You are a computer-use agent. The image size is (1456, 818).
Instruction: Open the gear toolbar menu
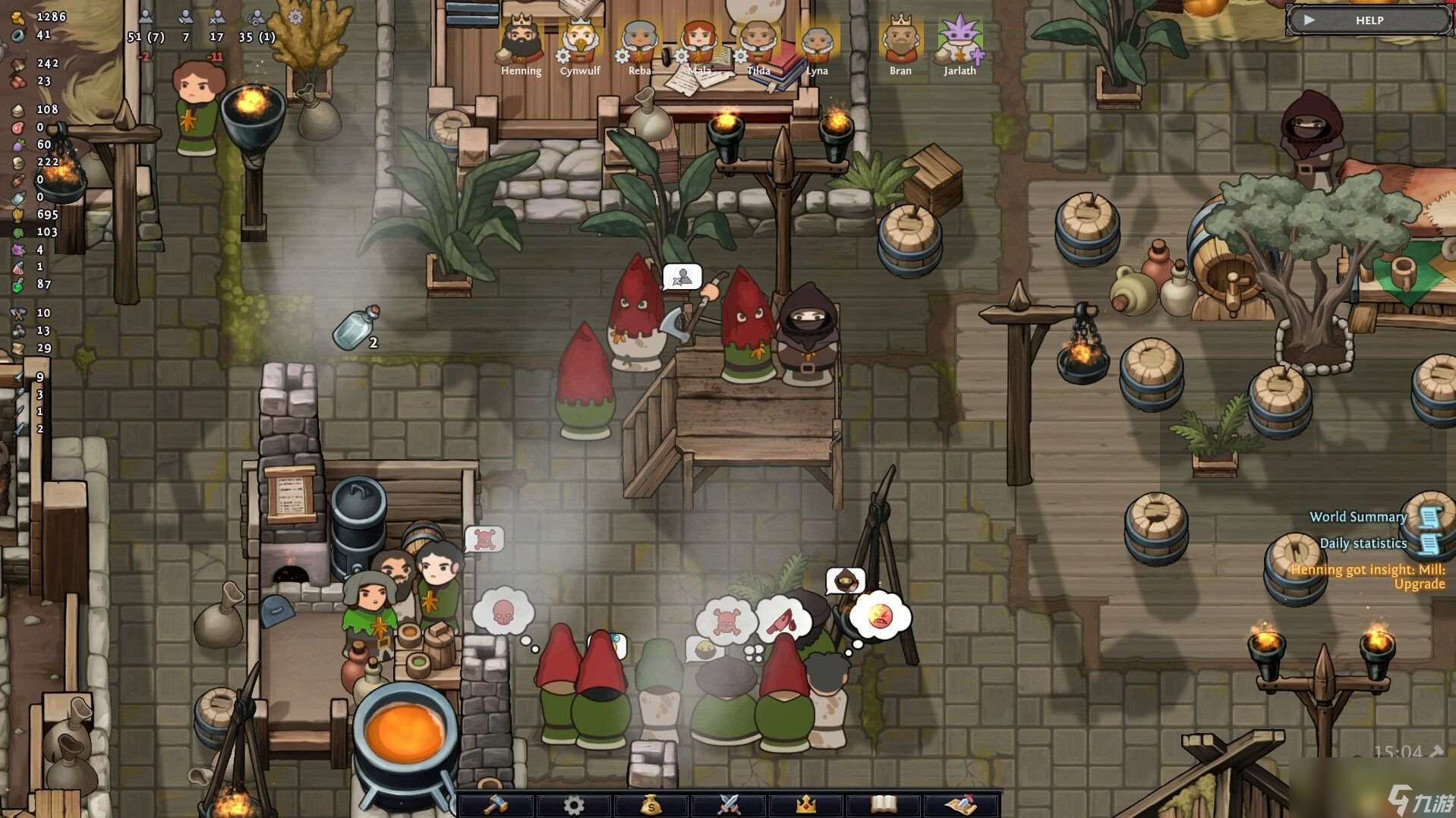(x=574, y=804)
